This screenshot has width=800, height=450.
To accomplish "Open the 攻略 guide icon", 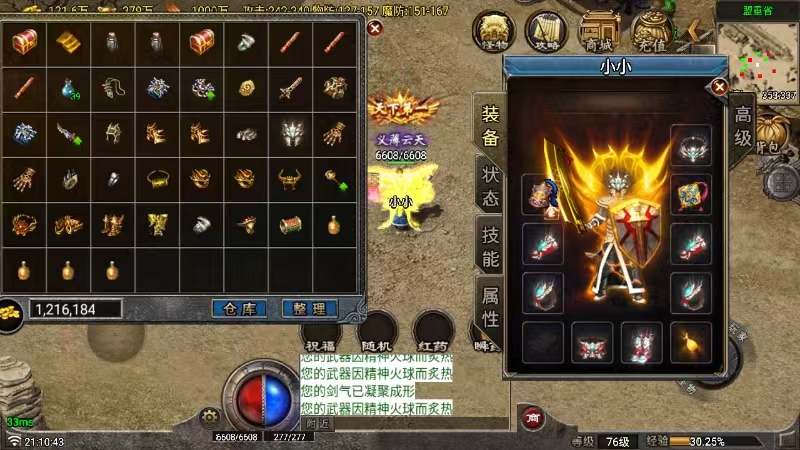I will click(545, 32).
